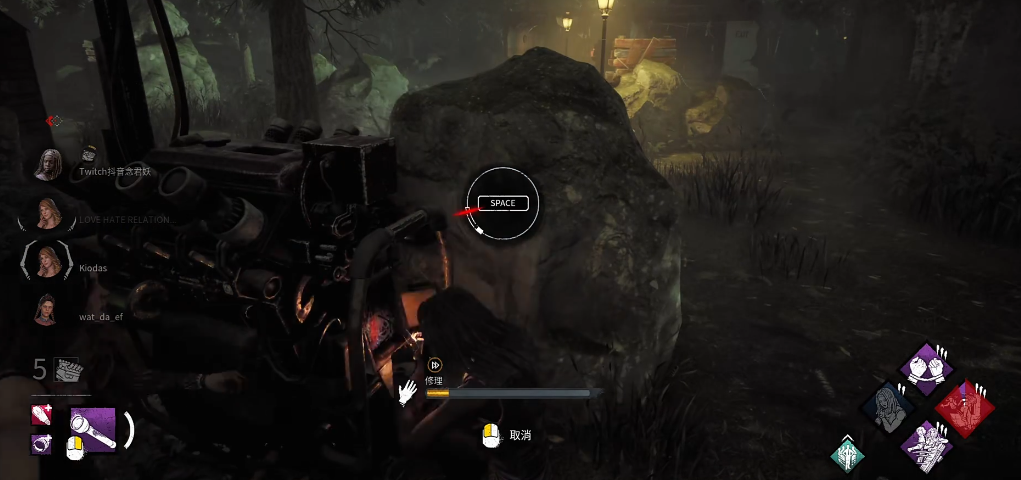Click the purple pallet vault perk icon
This screenshot has height=480, width=1021.
926,445
